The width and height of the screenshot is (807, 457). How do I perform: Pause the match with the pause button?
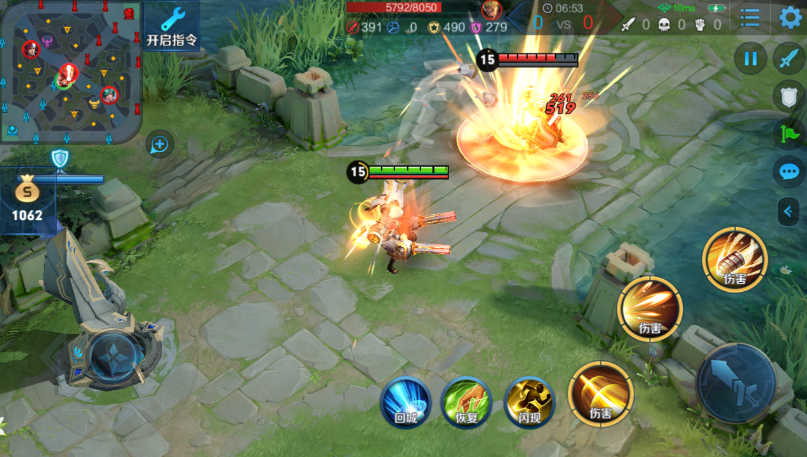(x=750, y=58)
